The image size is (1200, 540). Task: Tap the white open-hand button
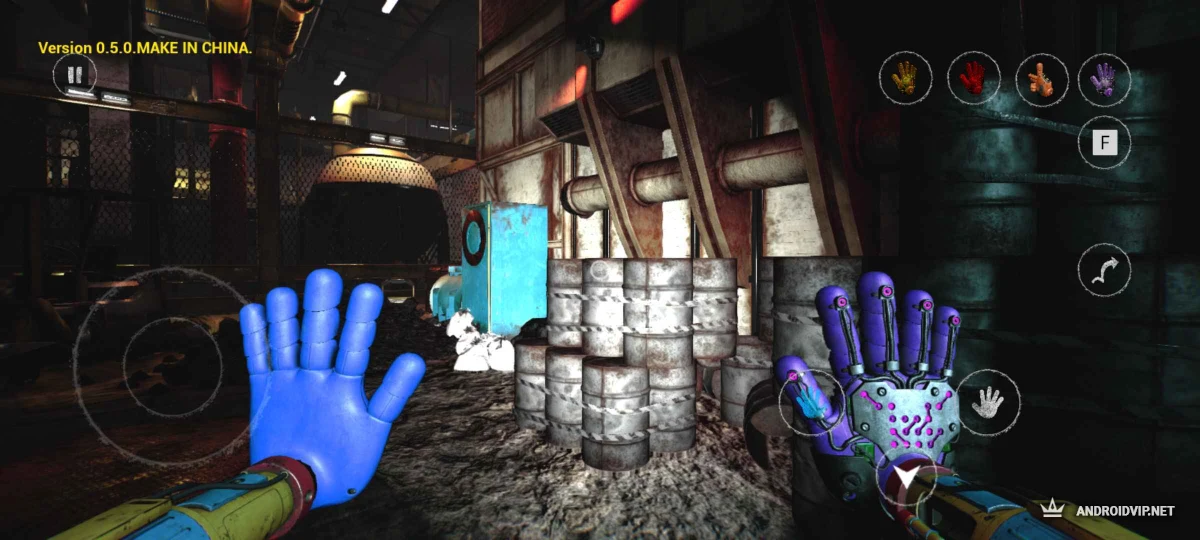pyautogui.click(x=988, y=402)
